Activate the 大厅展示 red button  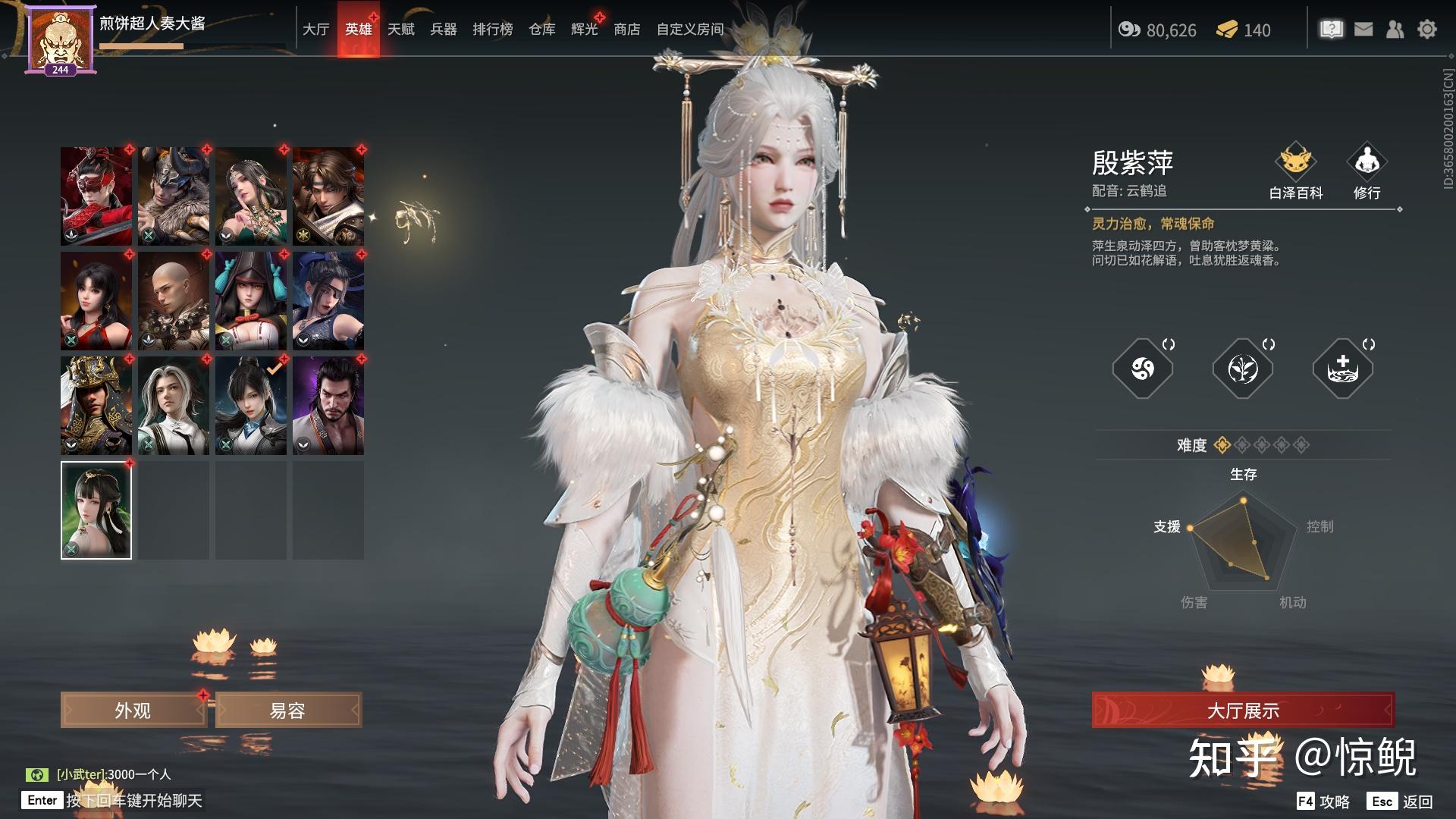point(1243,711)
